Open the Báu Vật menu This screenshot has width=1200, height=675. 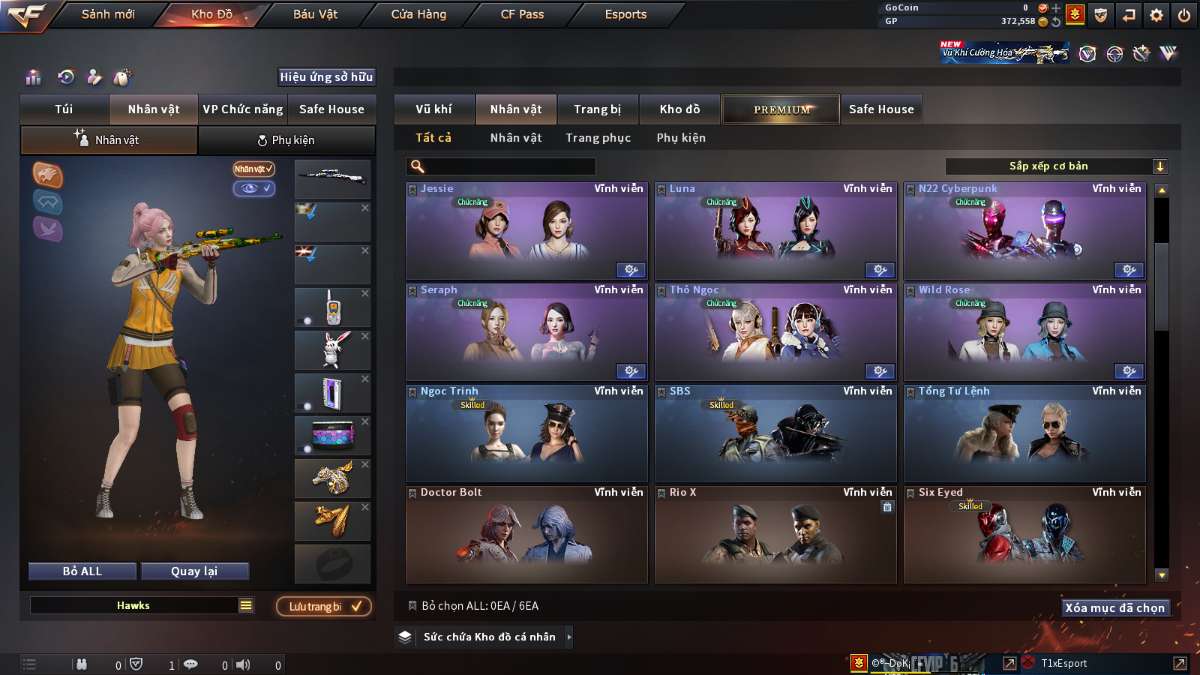click(x=315, y=15)
